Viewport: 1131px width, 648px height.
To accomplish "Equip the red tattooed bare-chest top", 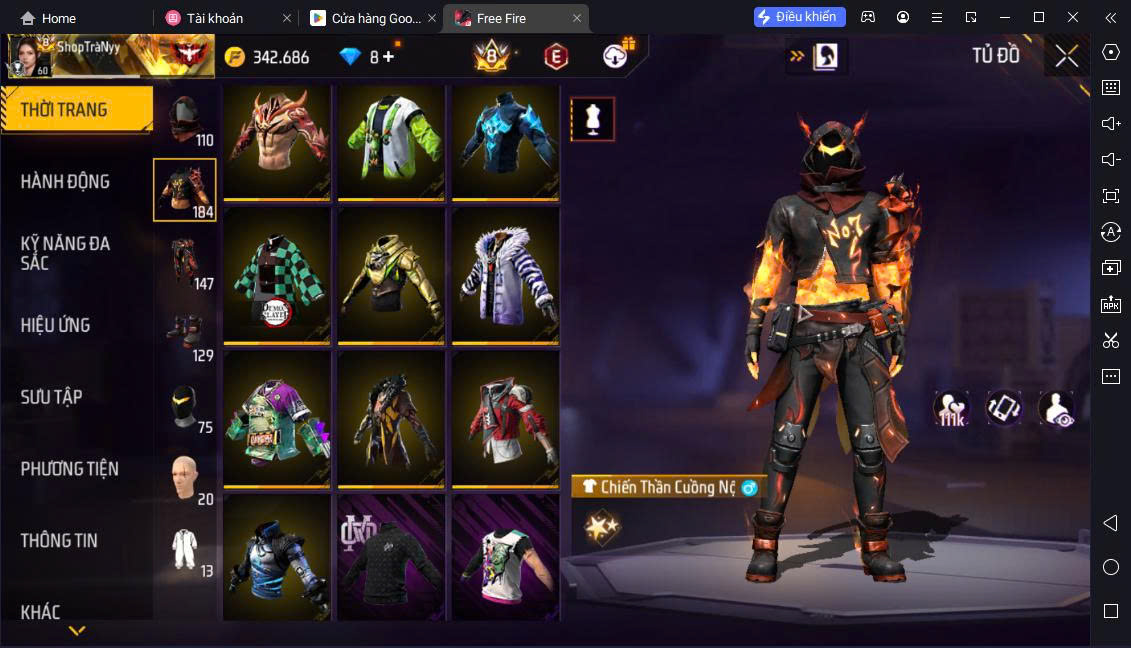I will [277, 141].
